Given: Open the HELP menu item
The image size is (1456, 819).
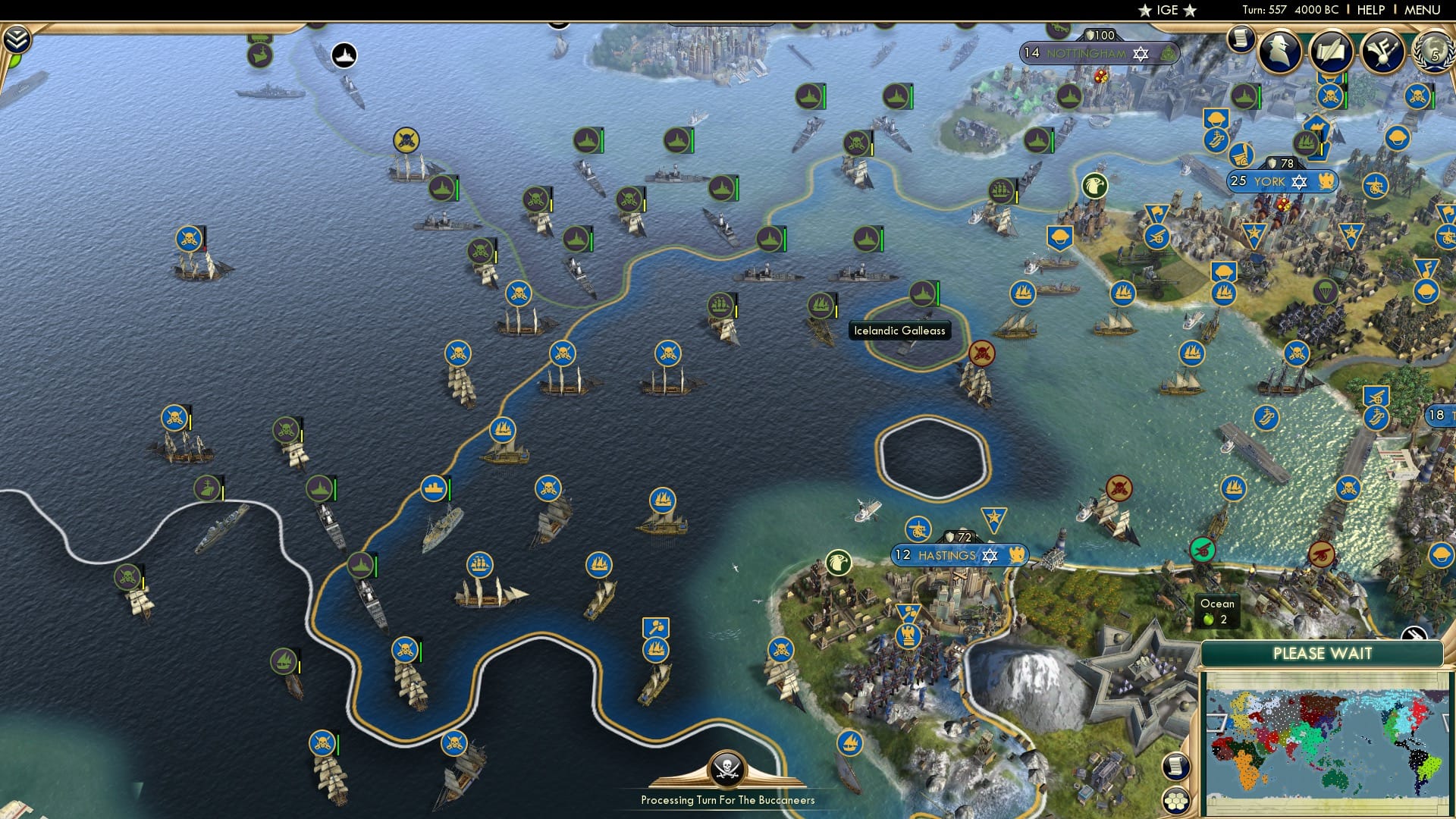Looking at the screenshot, I should [x=1372, y=10].
